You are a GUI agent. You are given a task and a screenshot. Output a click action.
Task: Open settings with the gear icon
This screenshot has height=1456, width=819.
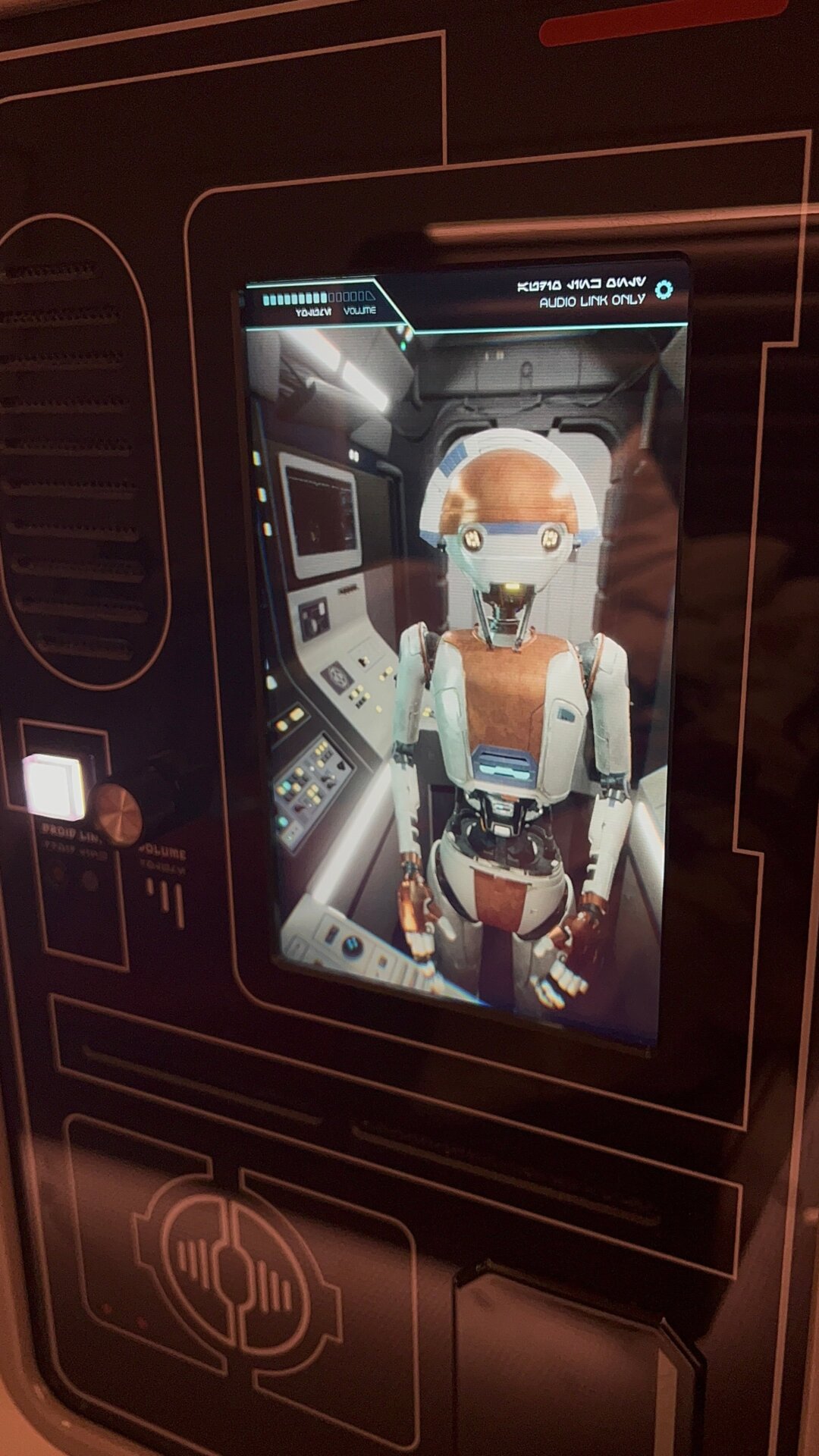click(x=664, y=290)
